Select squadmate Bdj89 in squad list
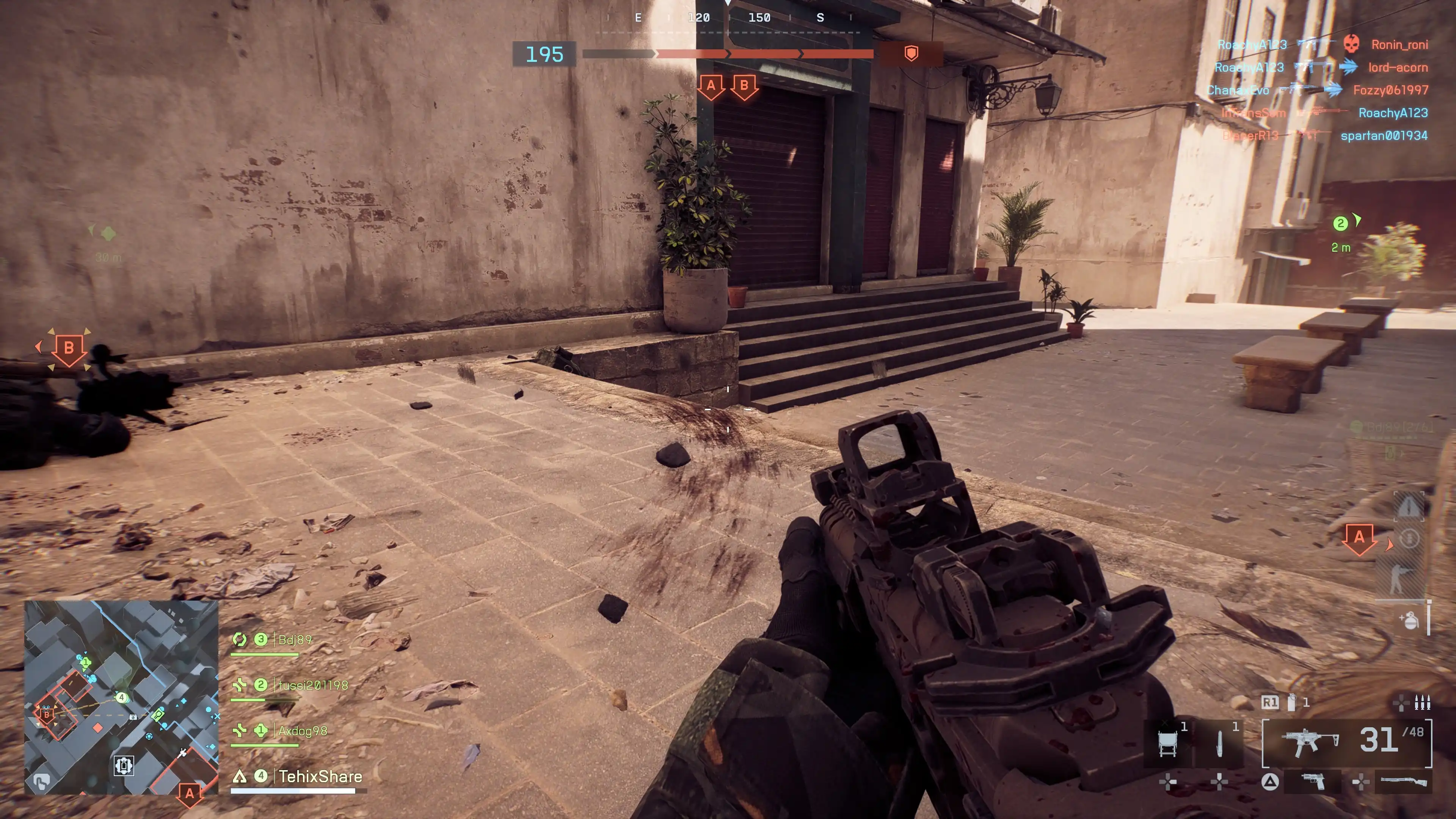1456x819 pixels. 294,640
